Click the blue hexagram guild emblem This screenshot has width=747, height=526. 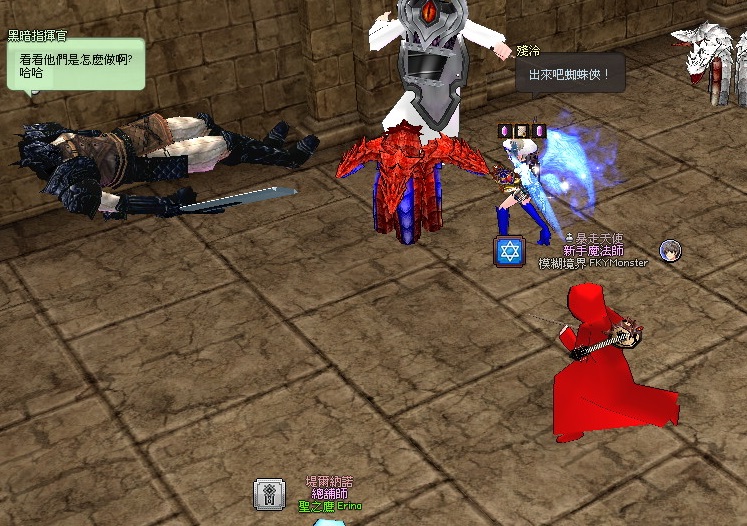point(510,252)
